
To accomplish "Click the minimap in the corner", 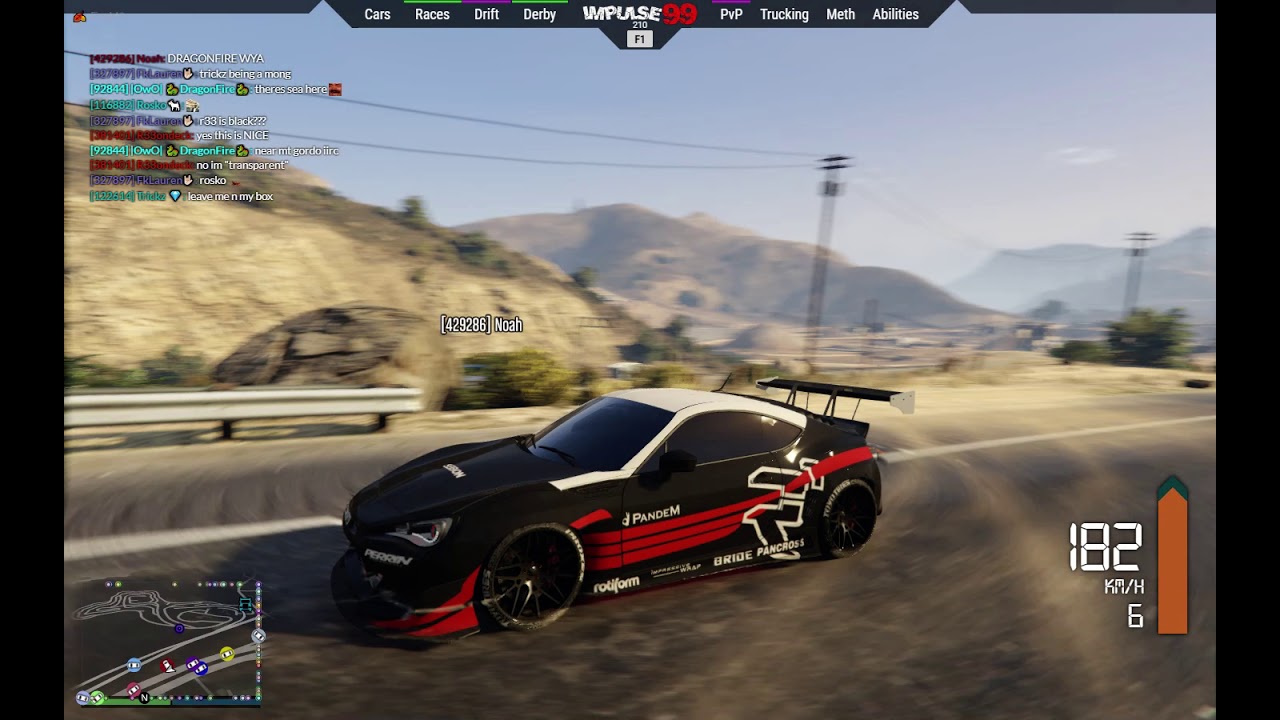I will coord(170,642).
